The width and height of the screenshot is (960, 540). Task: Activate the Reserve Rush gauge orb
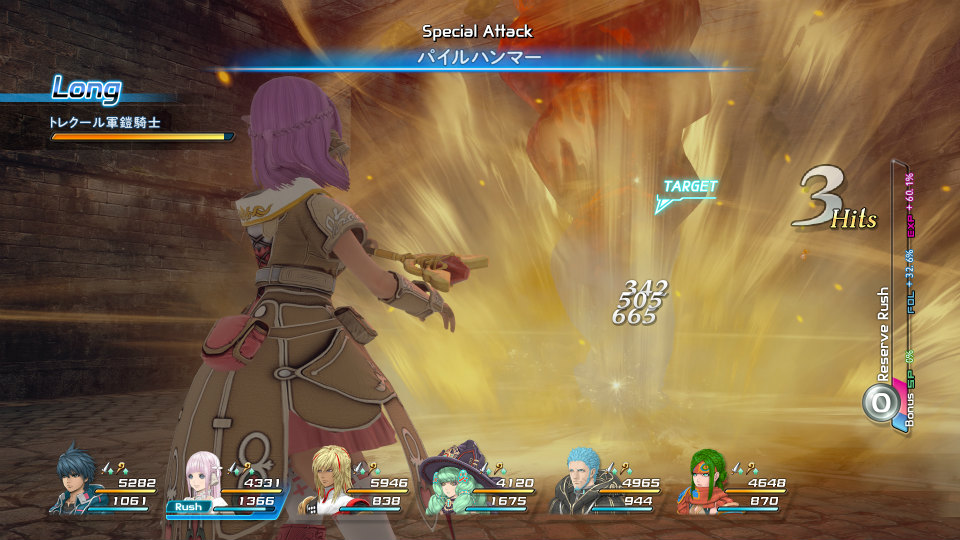pos(880,402)
